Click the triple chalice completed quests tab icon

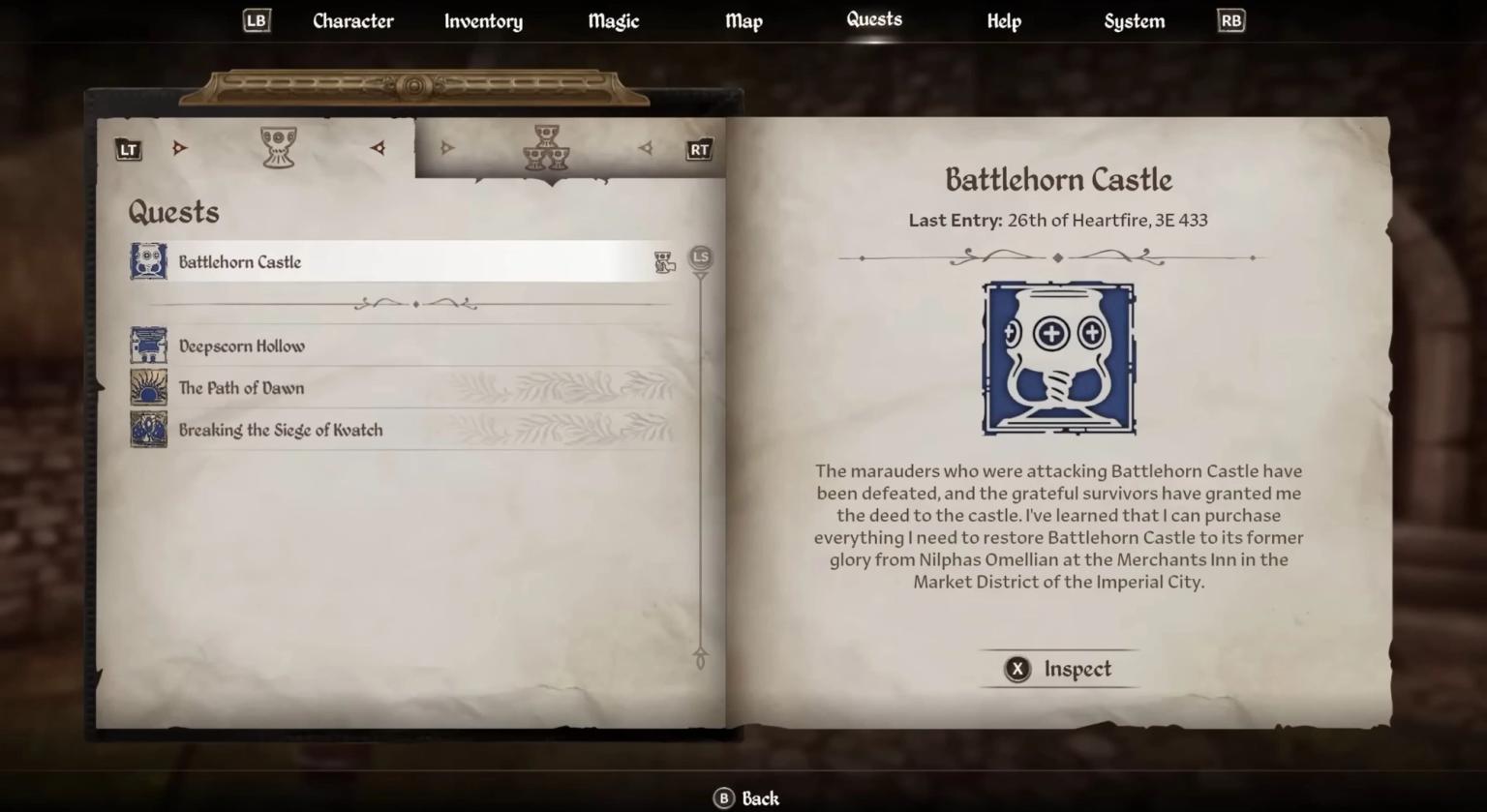click(546, 147)
